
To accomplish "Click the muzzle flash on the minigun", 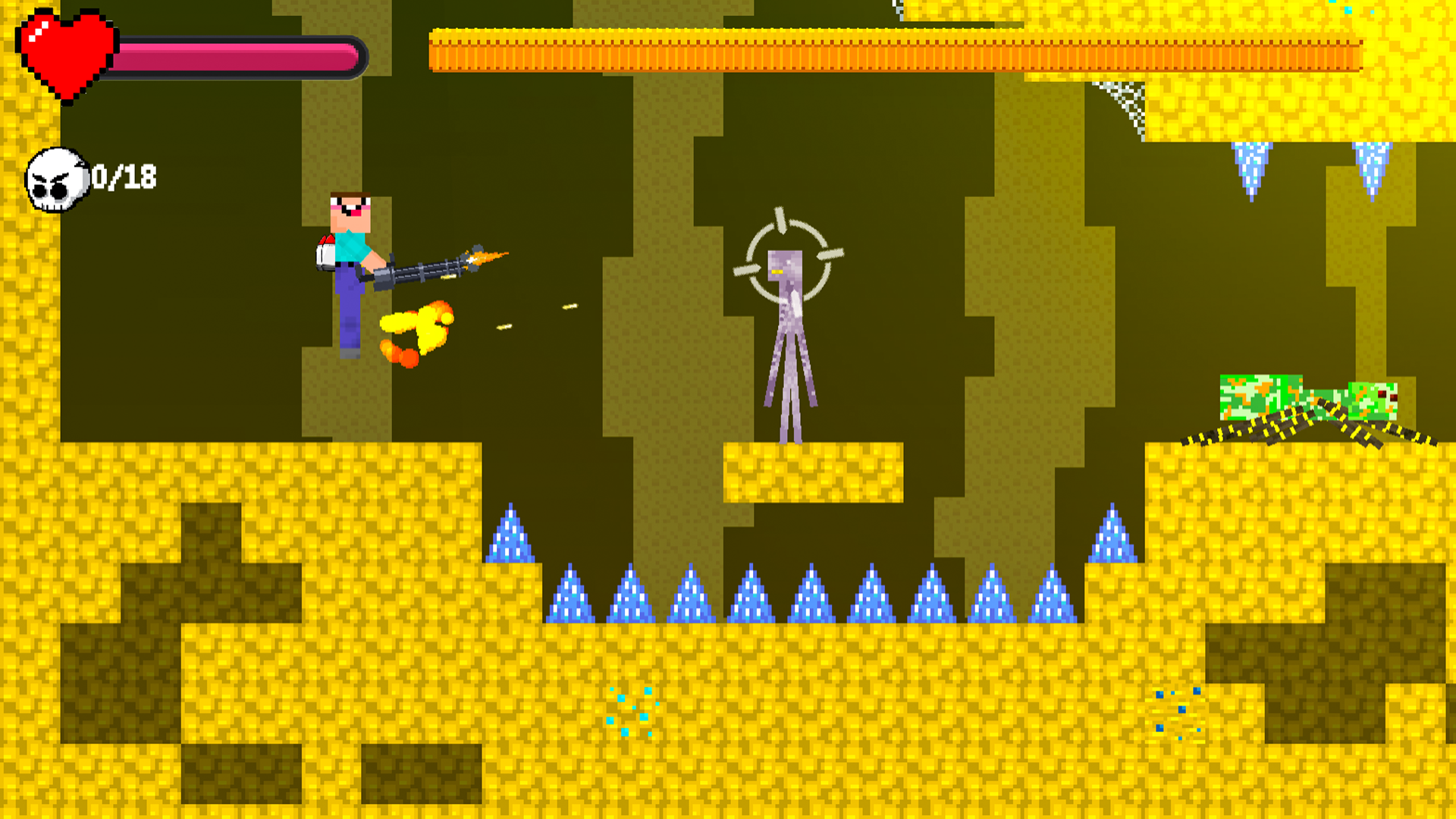I will (485, 258).
